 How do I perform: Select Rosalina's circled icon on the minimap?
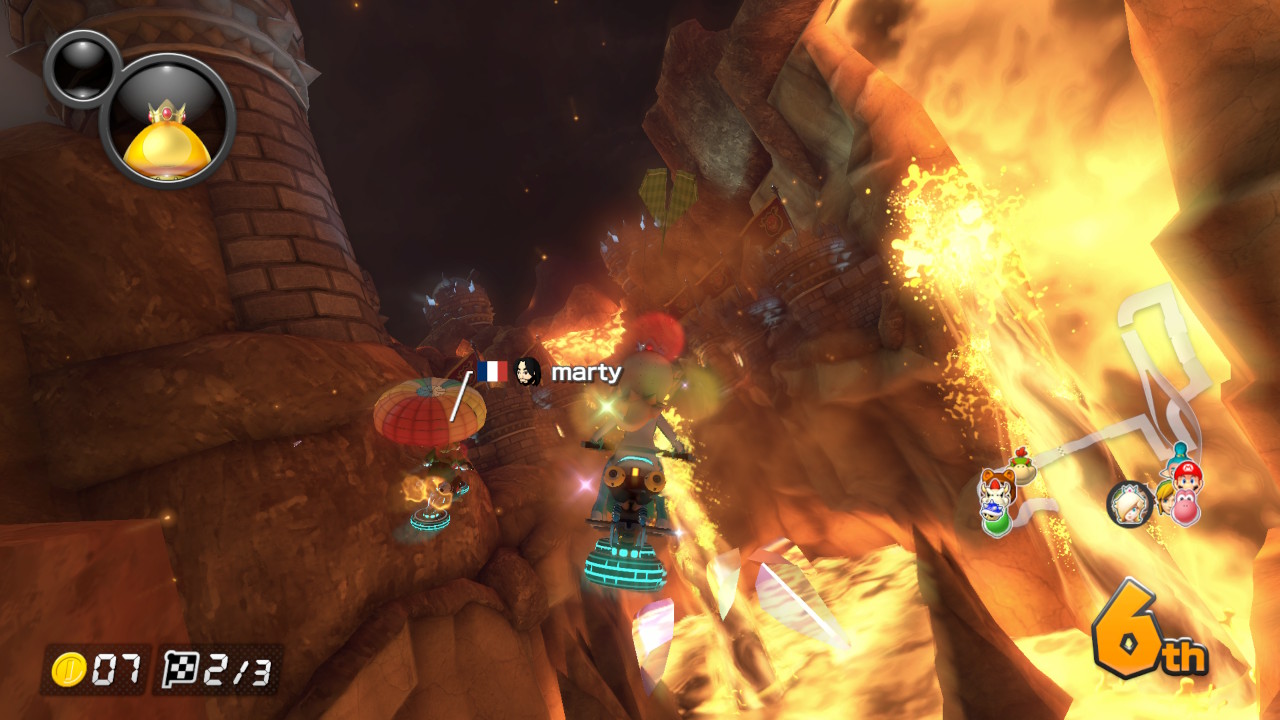1130,503
